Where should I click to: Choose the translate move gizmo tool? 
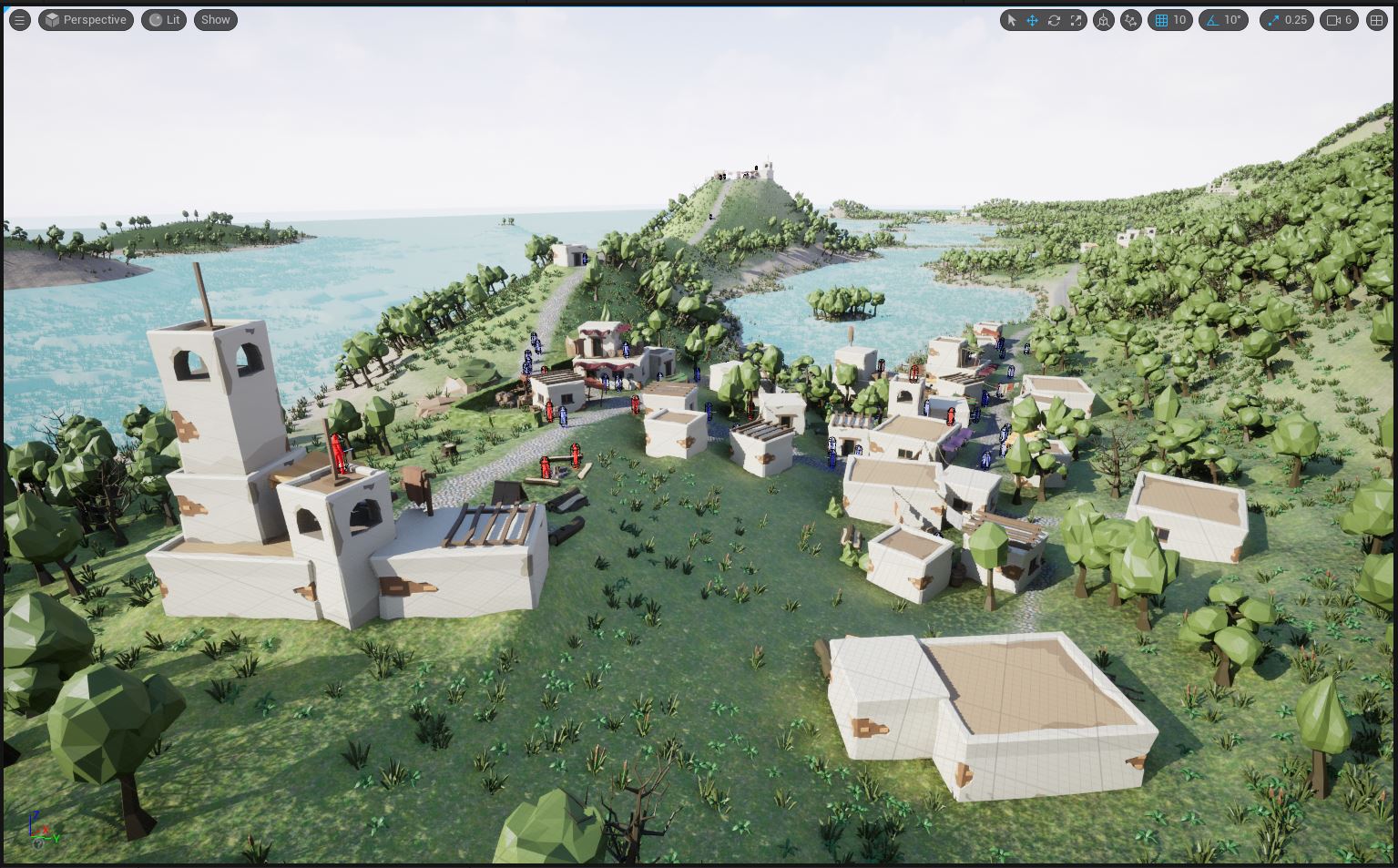tap(1032, 20)
